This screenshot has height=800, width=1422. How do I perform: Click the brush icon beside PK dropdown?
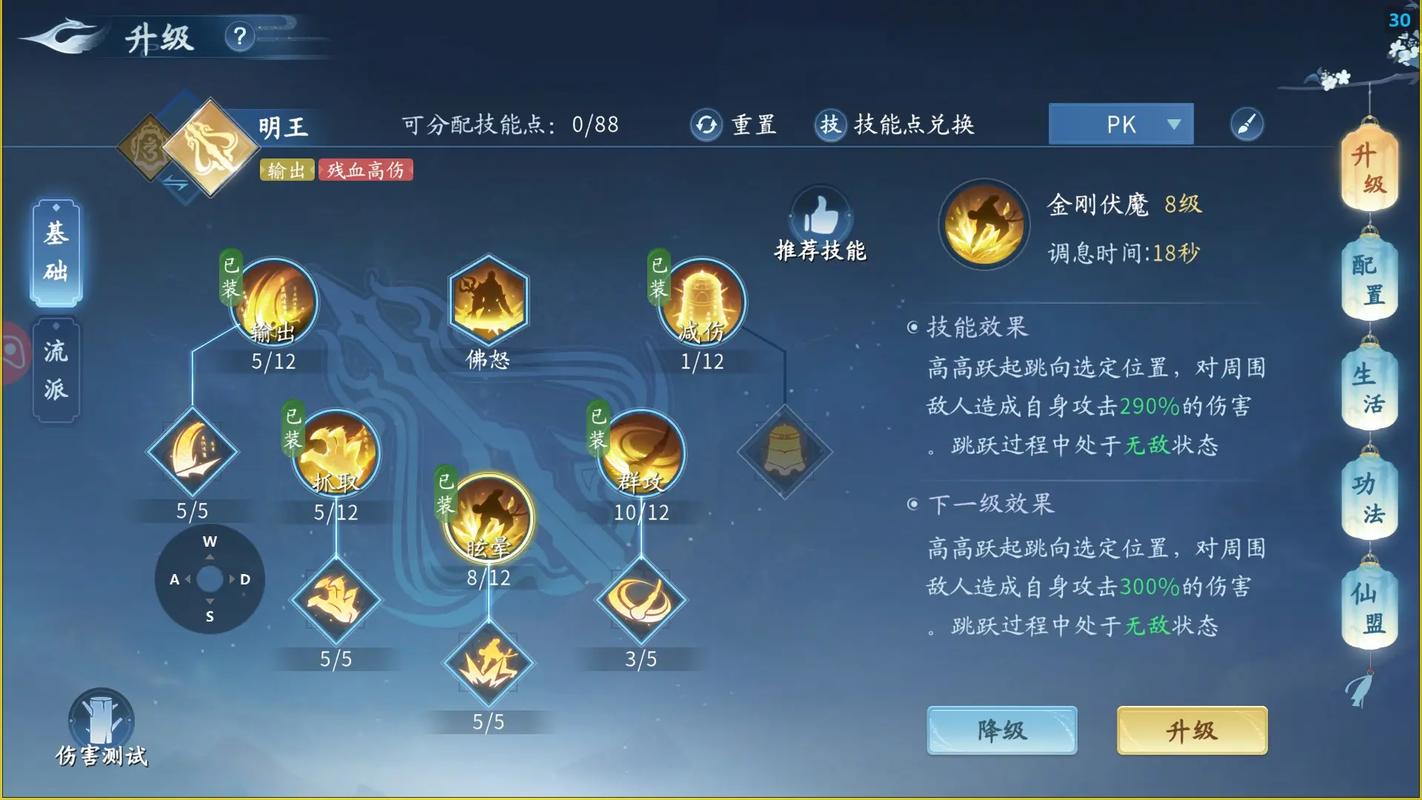(1246, 124)
